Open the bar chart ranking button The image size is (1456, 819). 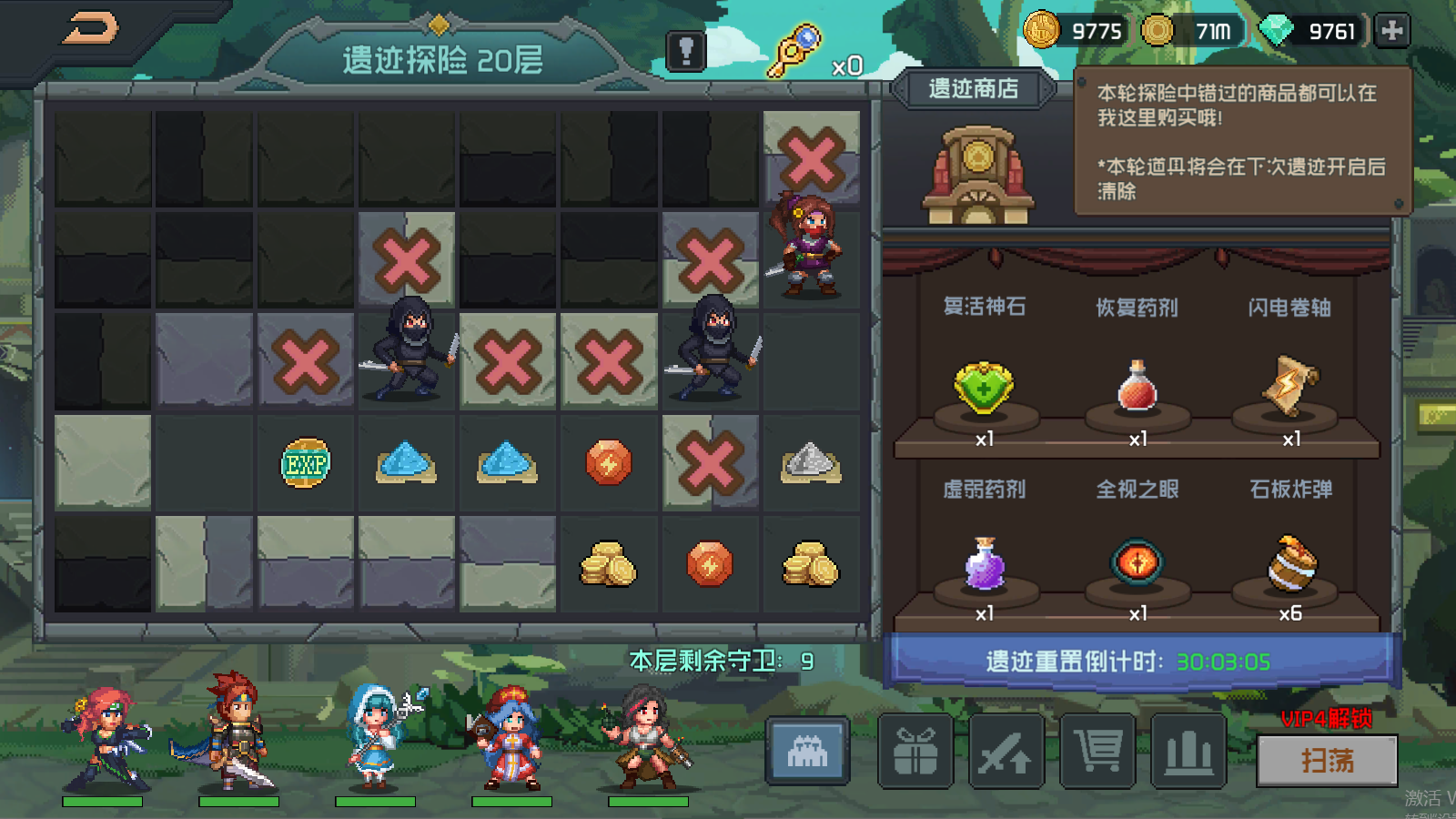pos(1188,752)
